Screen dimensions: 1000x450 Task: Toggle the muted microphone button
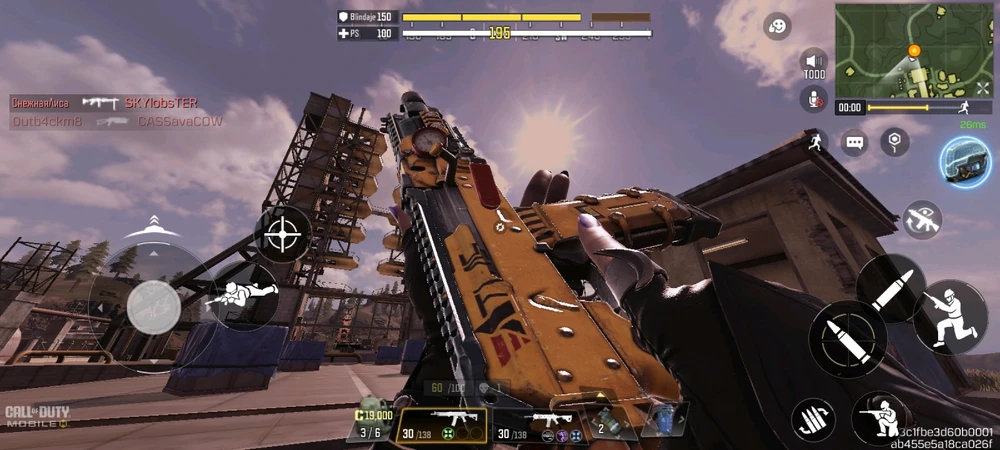pyautogui.click(x=814, y=98)
